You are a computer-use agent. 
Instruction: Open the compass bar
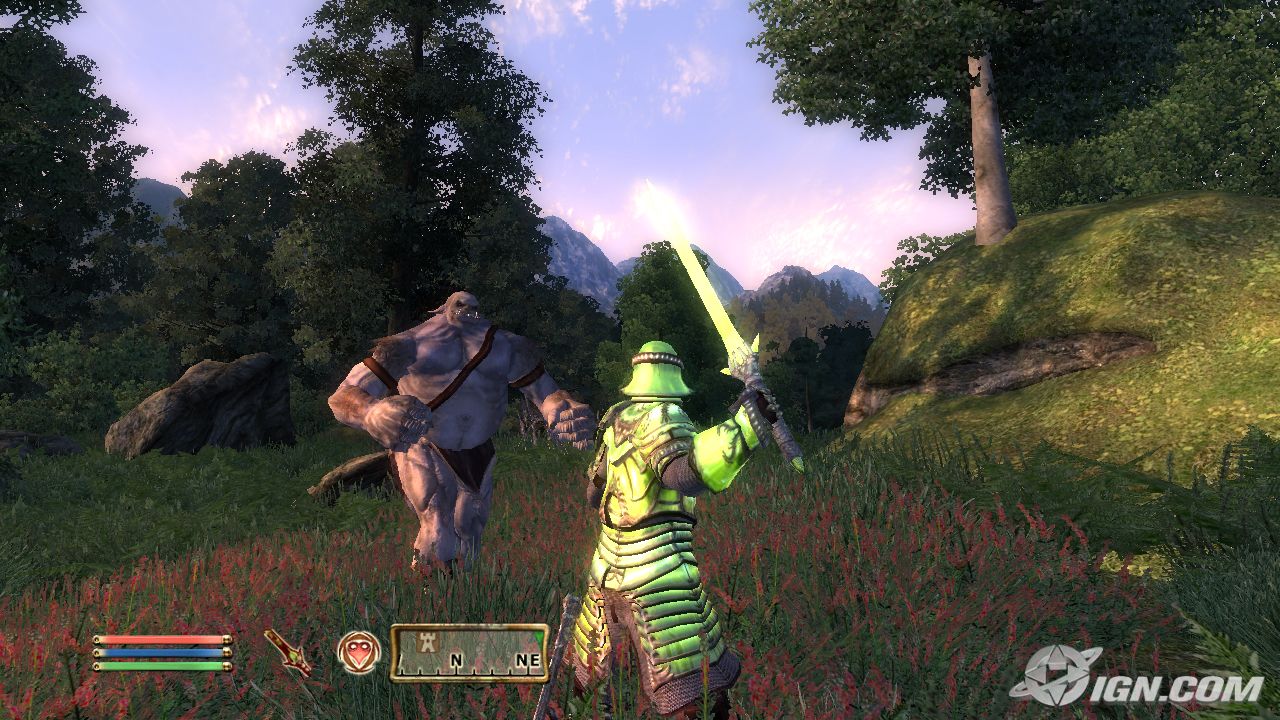469,652
